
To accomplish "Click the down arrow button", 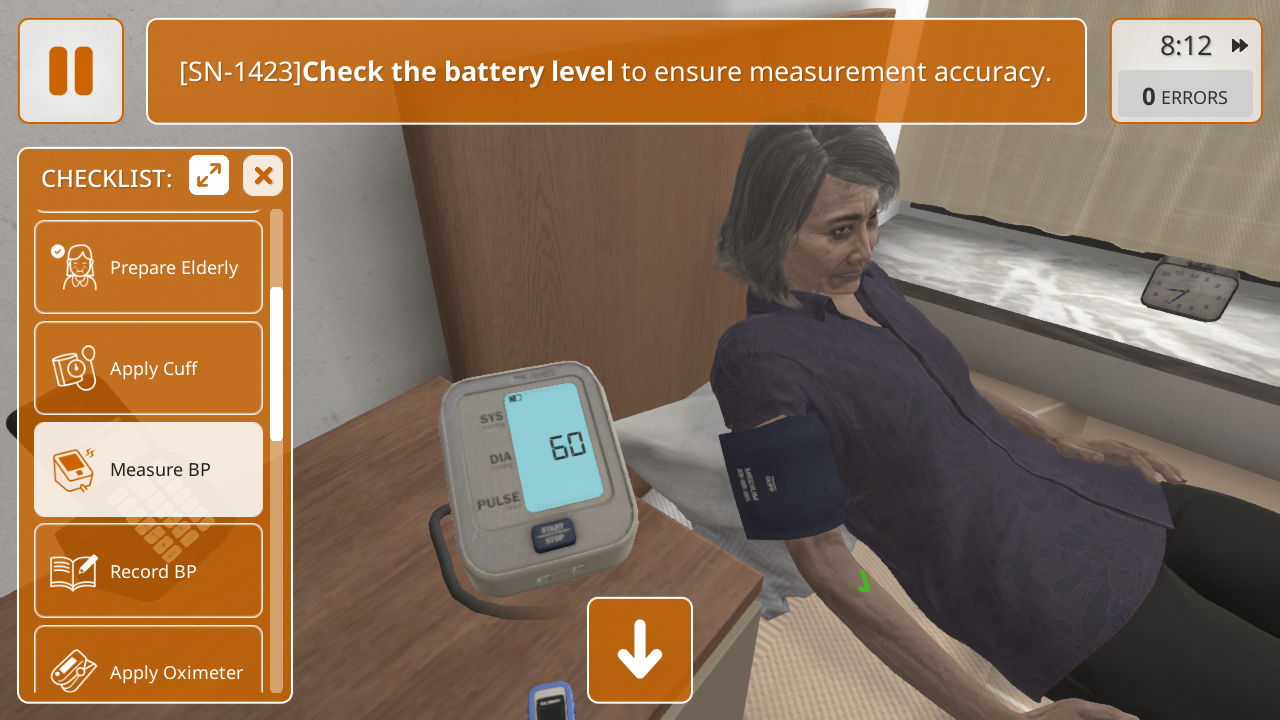I will pos(640,650).
